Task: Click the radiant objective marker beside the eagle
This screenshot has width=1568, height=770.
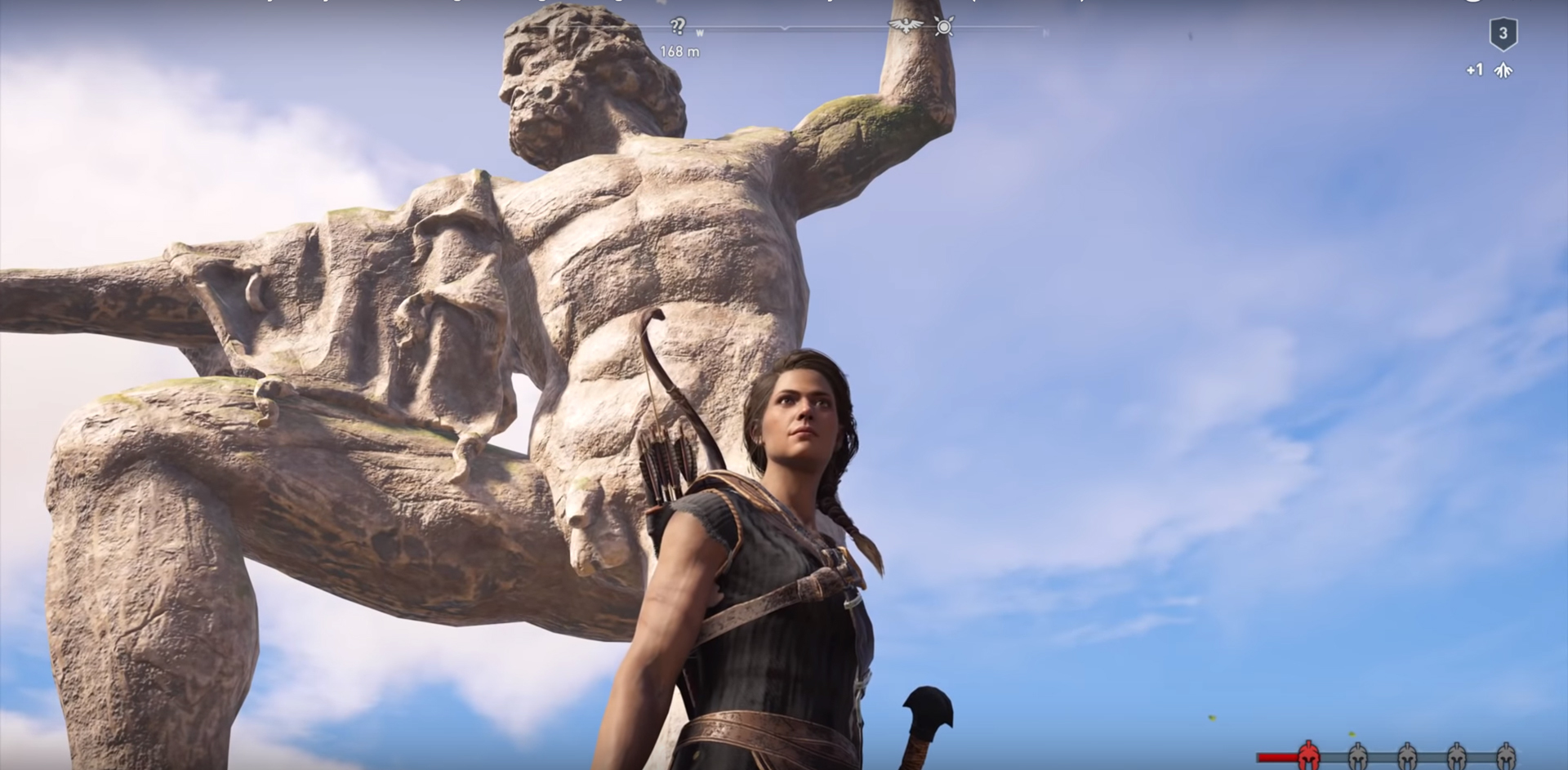Action: (x=945, y=27)
